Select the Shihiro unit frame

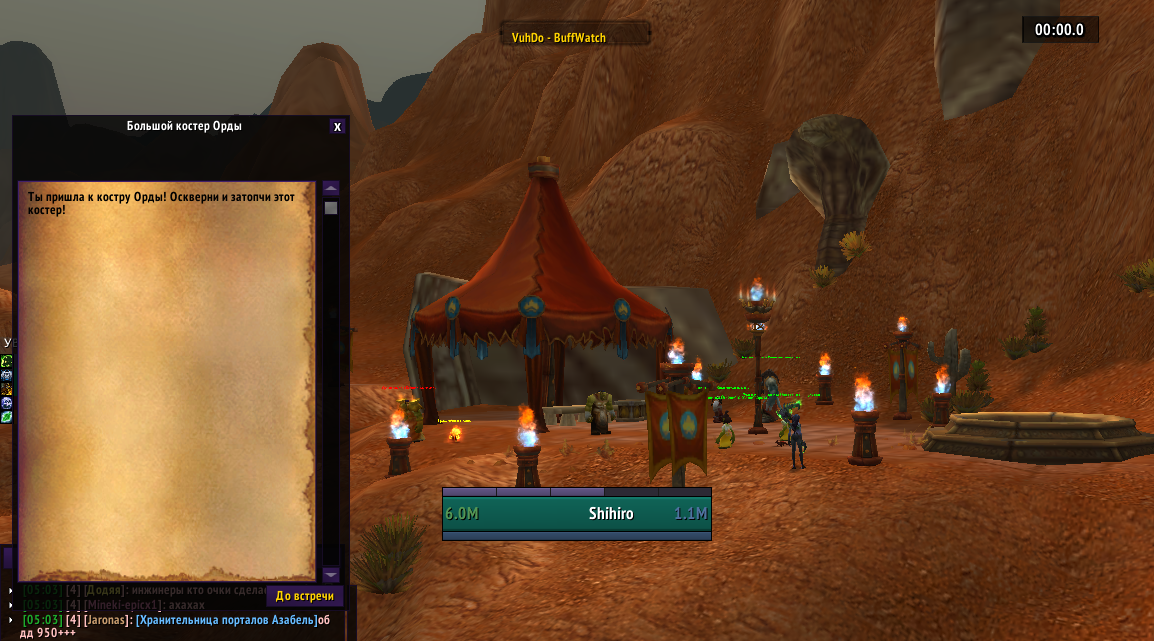576,514
